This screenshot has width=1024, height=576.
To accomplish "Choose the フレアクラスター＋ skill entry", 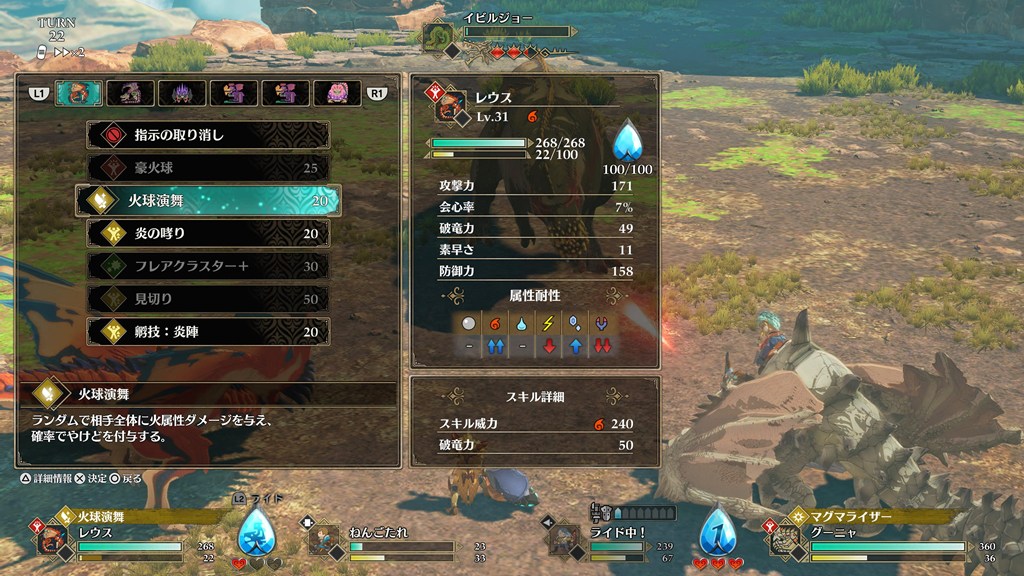I will 208,266.
